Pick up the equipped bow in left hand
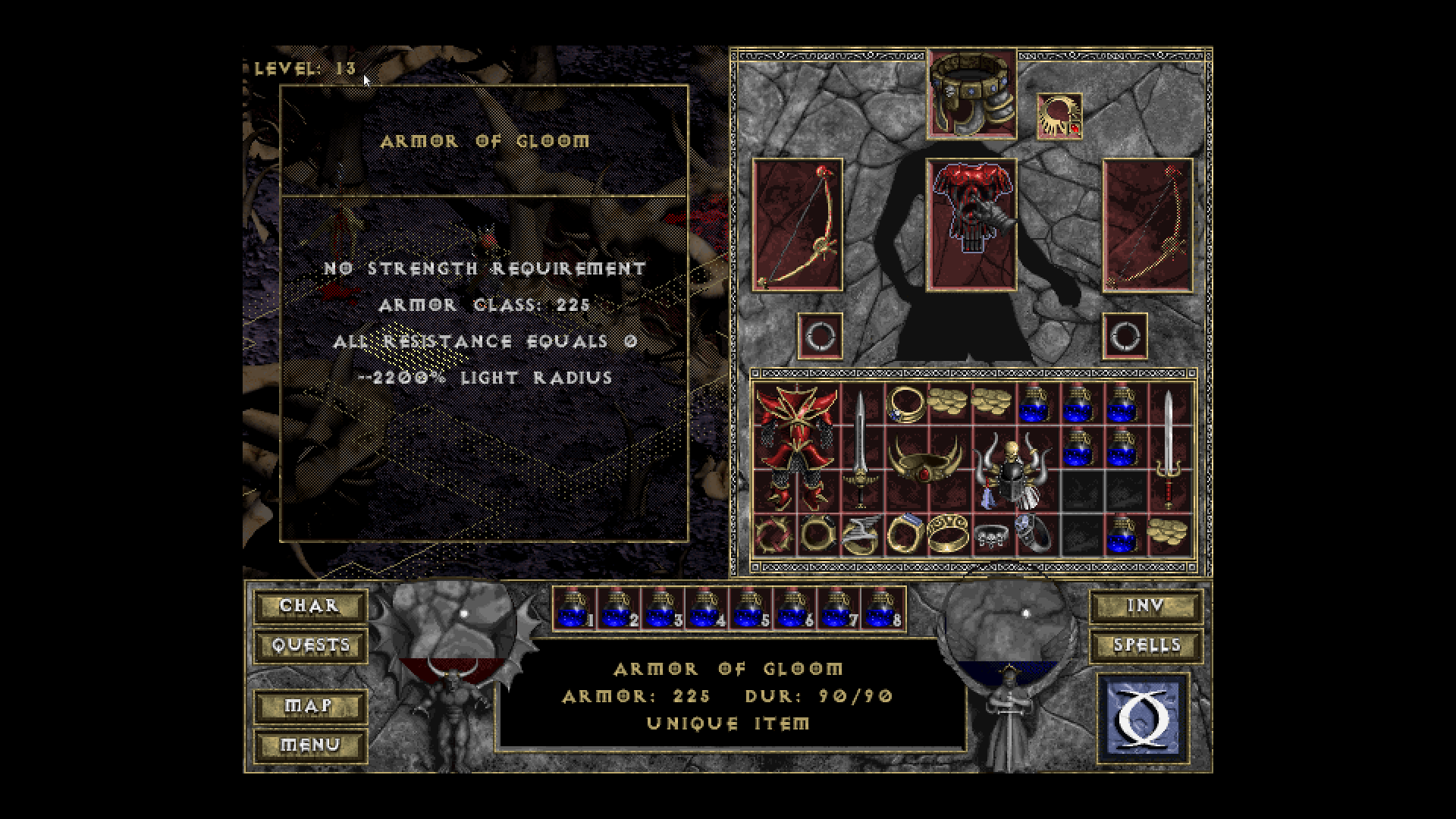 [798, 224]
